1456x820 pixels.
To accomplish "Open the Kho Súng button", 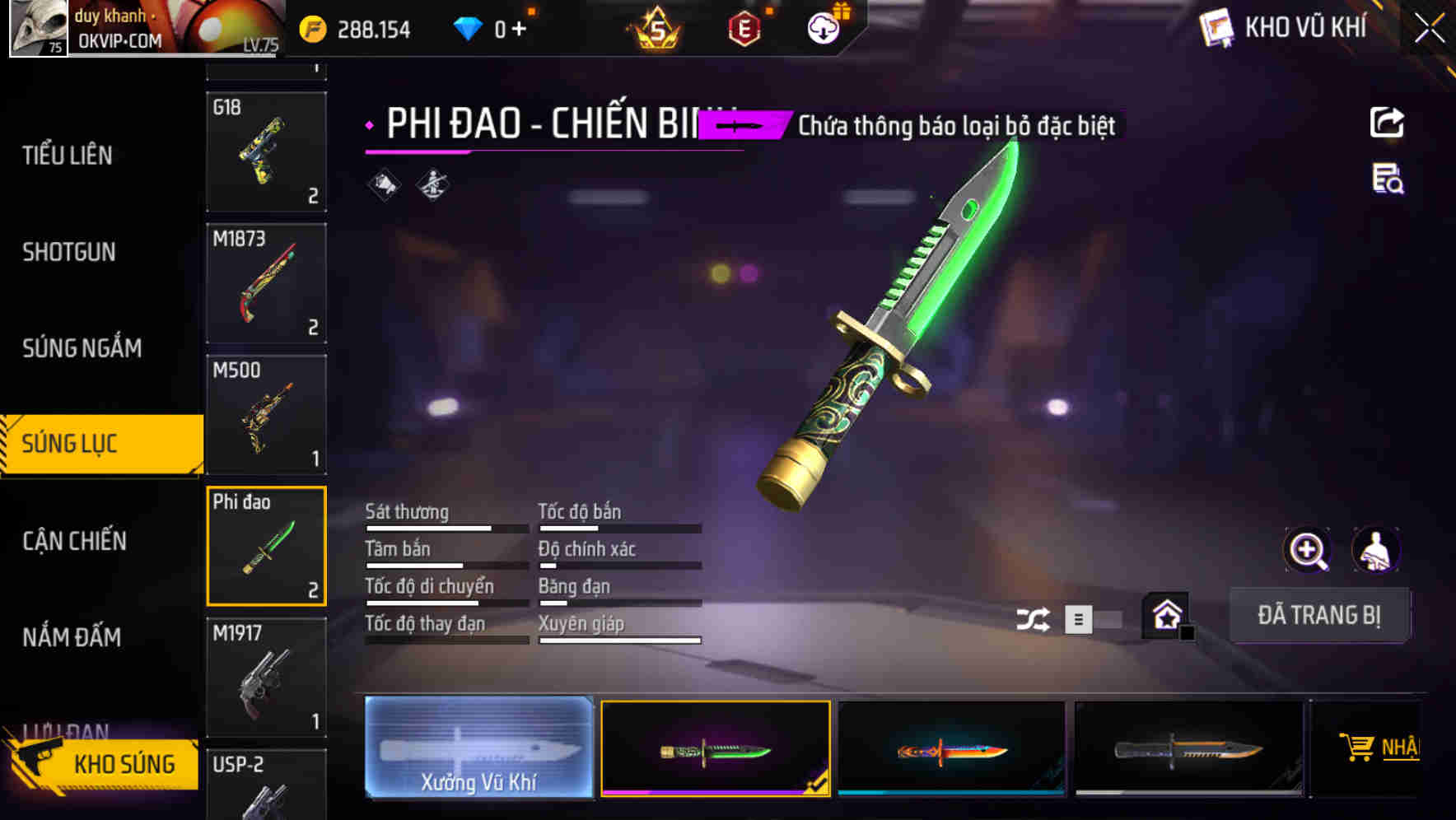I will [103, 763].
